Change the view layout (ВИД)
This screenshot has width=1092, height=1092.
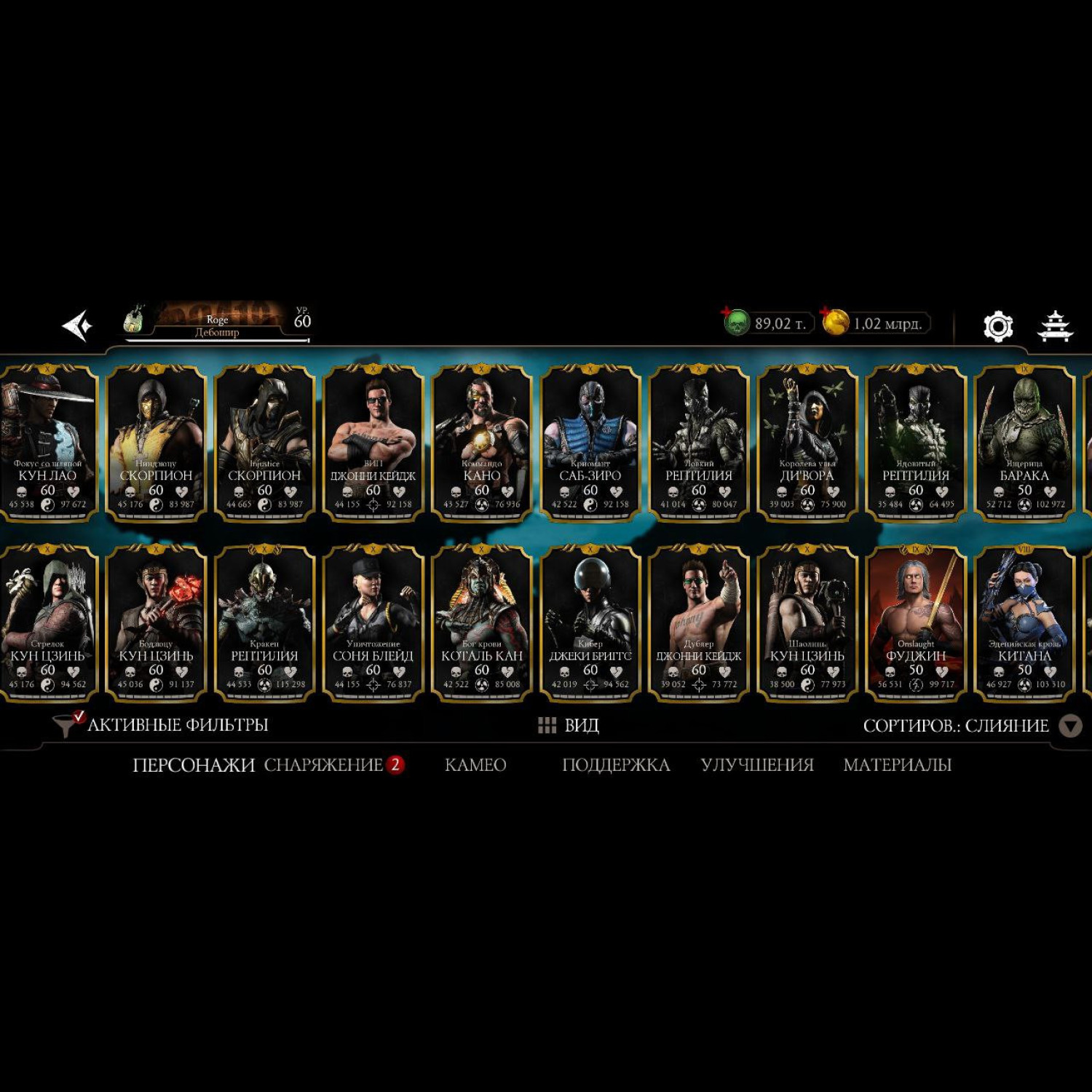pyautogui.click(x=569, y=725)
